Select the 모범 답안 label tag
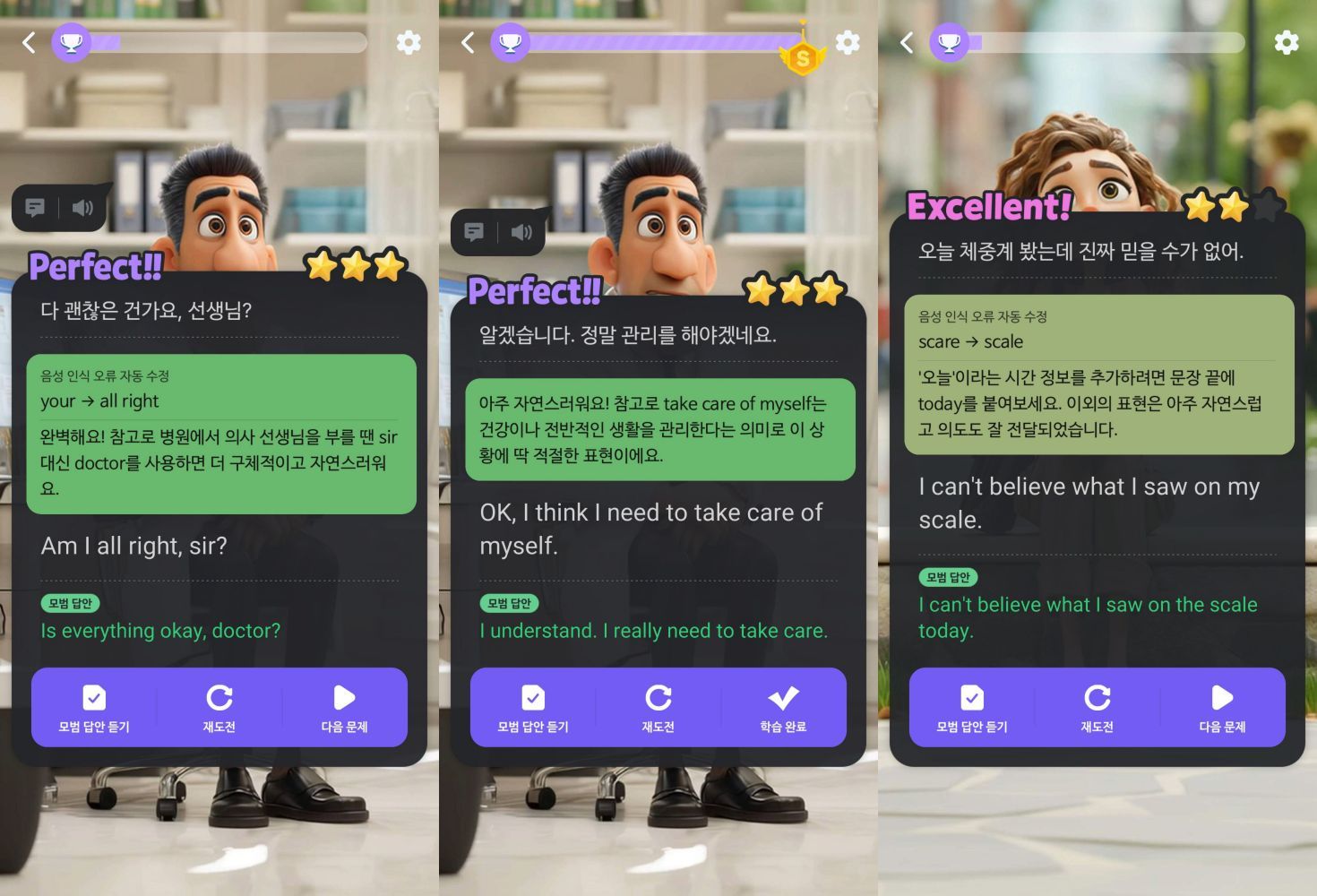The width and height of the screenshot is (1317, 896). (70, 603)
